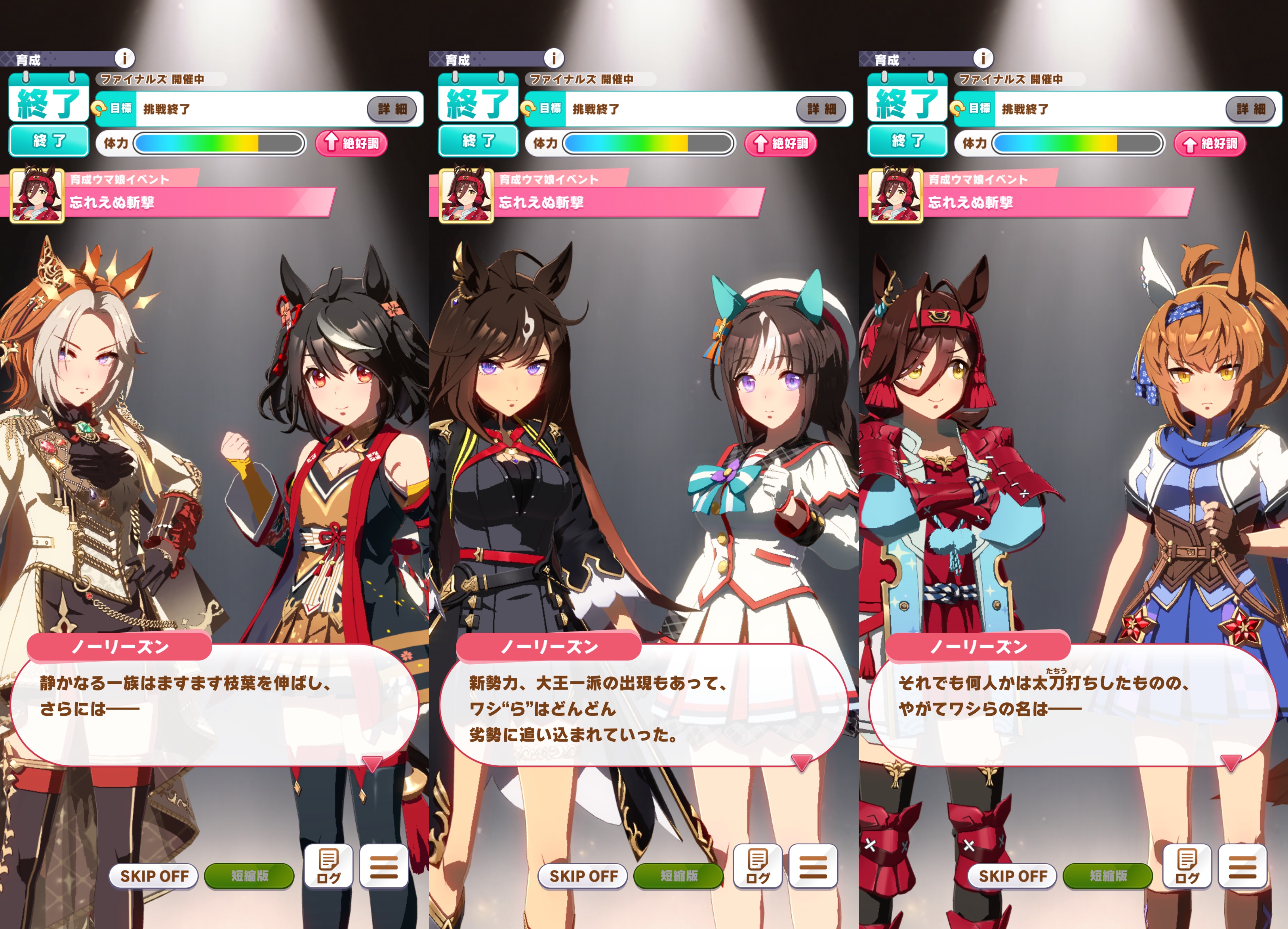Open the ログ button below the 静かなる一族 dialogue
1288x929 pixels.
point(328,866)
